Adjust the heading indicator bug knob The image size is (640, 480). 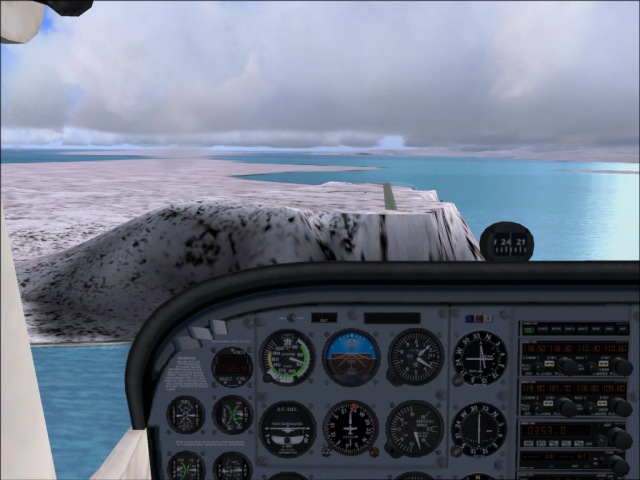pyautogui.click(x=374, y=450)
